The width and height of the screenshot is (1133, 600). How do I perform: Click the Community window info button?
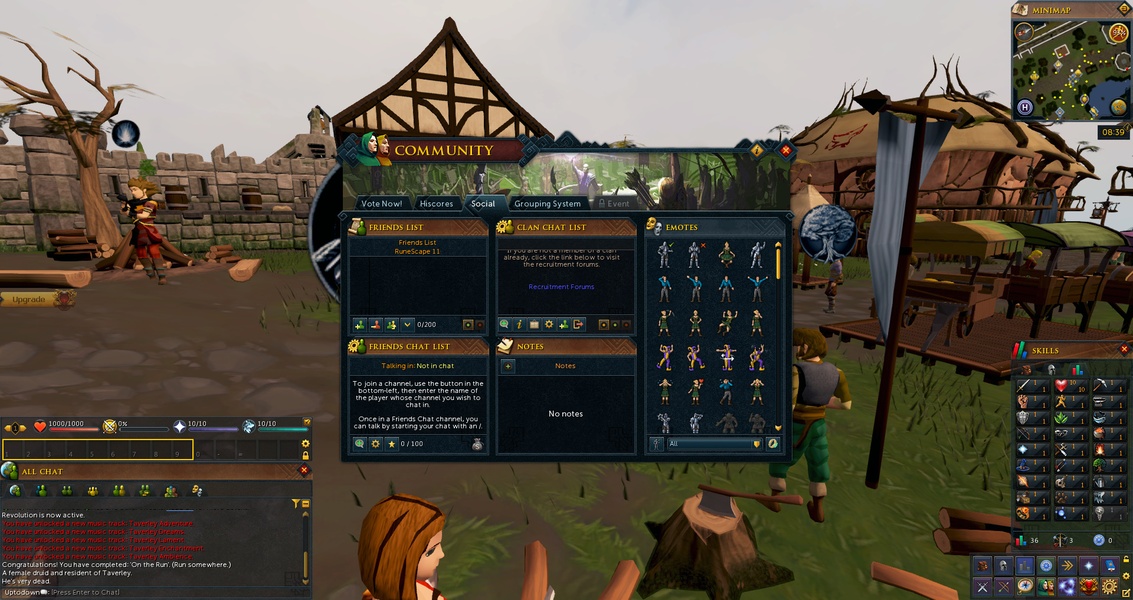click(757, 150)
